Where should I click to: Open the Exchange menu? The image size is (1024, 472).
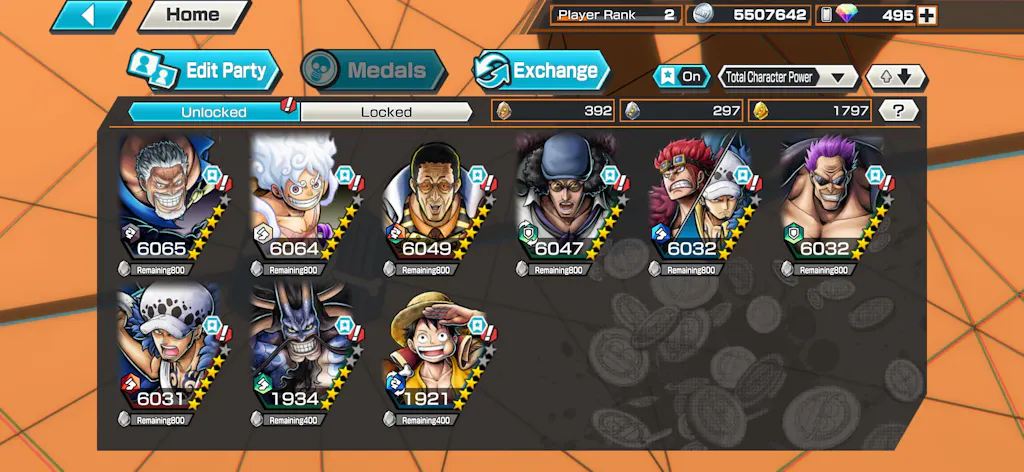pos(541,70)
